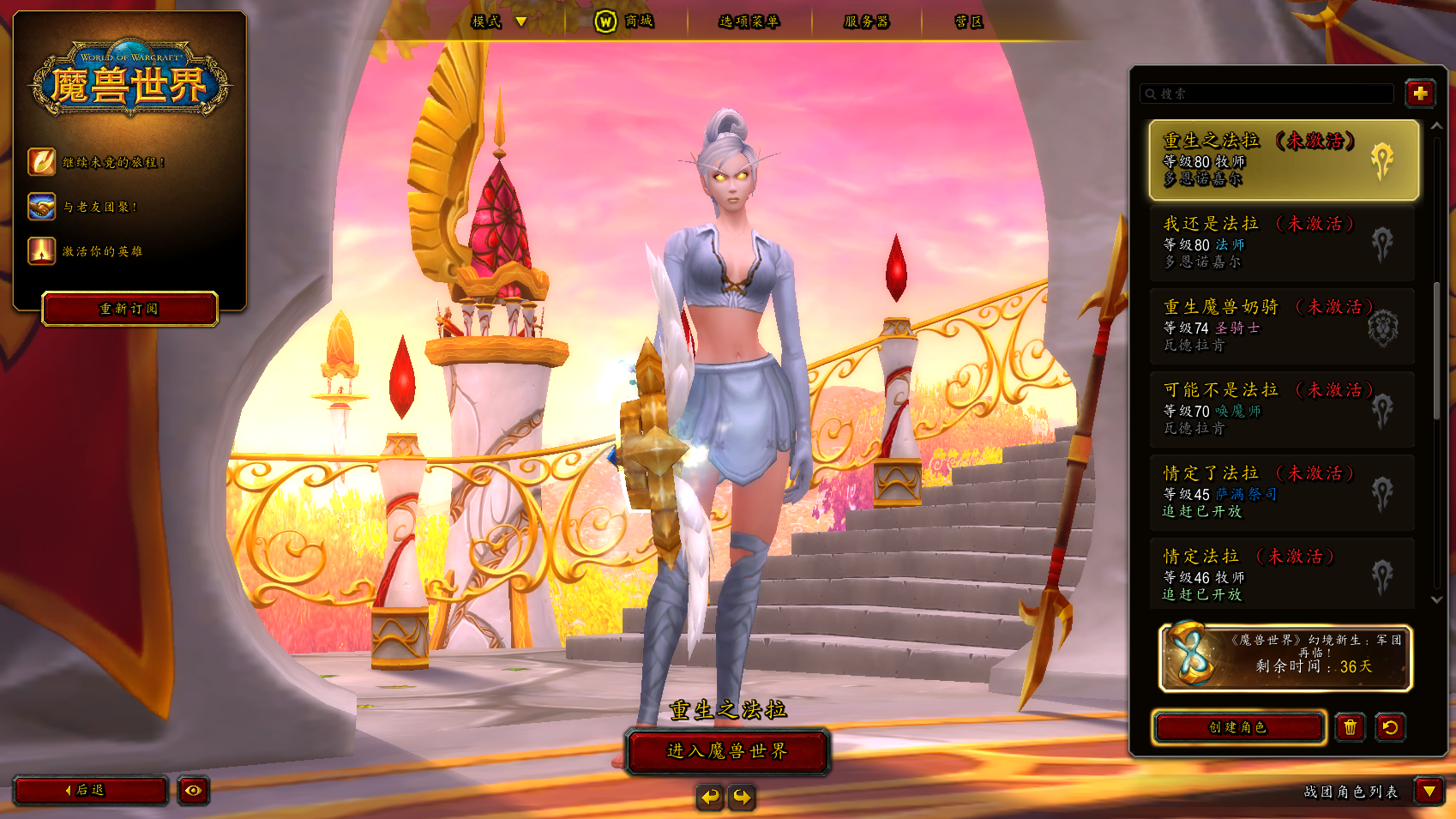Open the 选项菜单 options menu
1456x819 pixels.
(749, 21)
